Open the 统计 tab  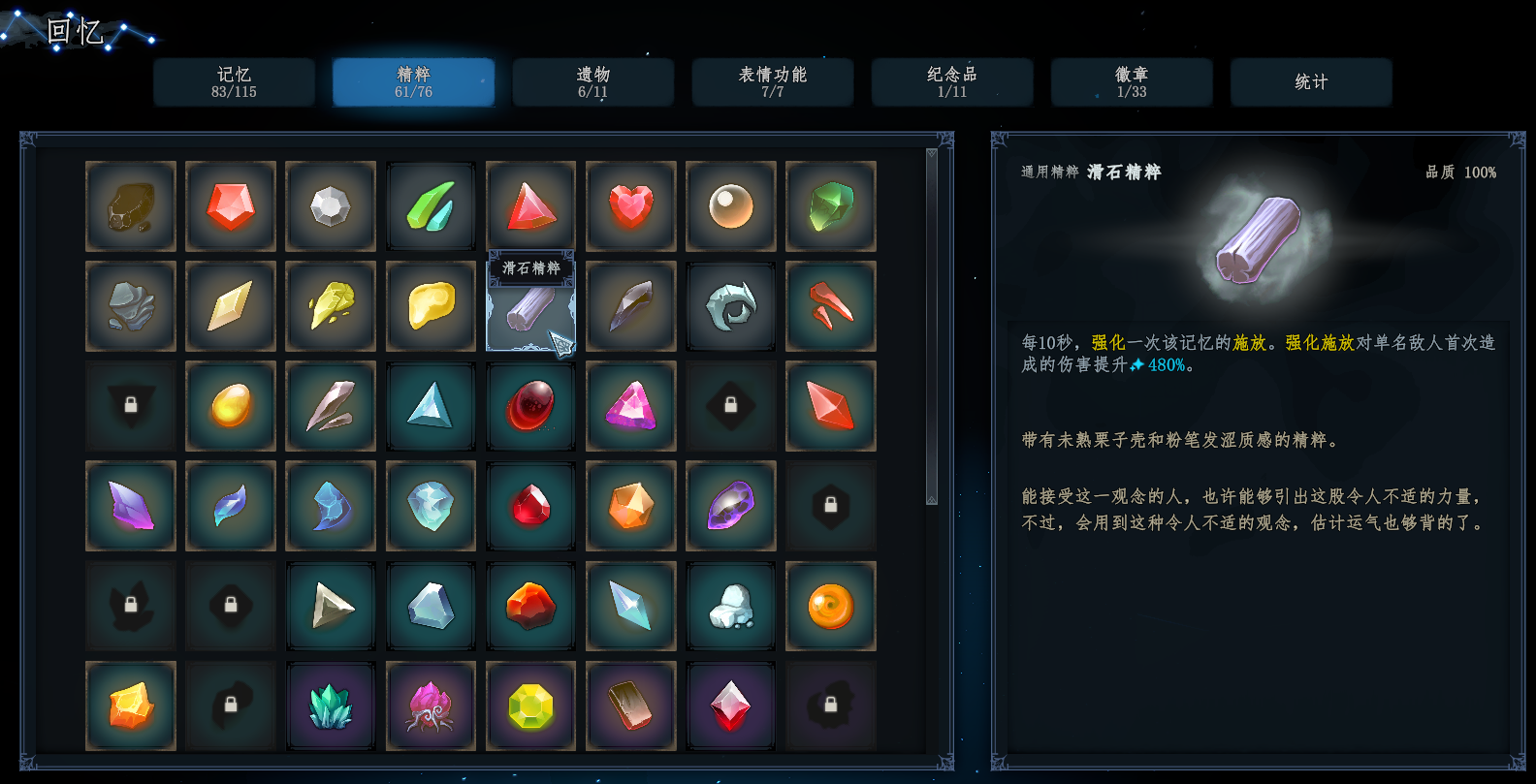[x=1311, y=81]
